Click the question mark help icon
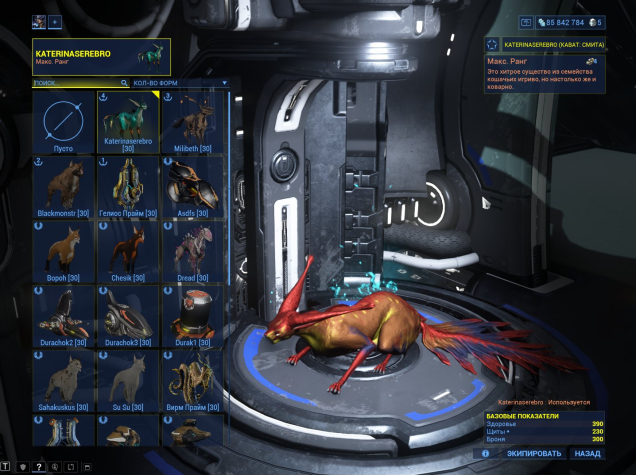Image resolution: width=636 pixels, height=475 pixels. point(39,467)
